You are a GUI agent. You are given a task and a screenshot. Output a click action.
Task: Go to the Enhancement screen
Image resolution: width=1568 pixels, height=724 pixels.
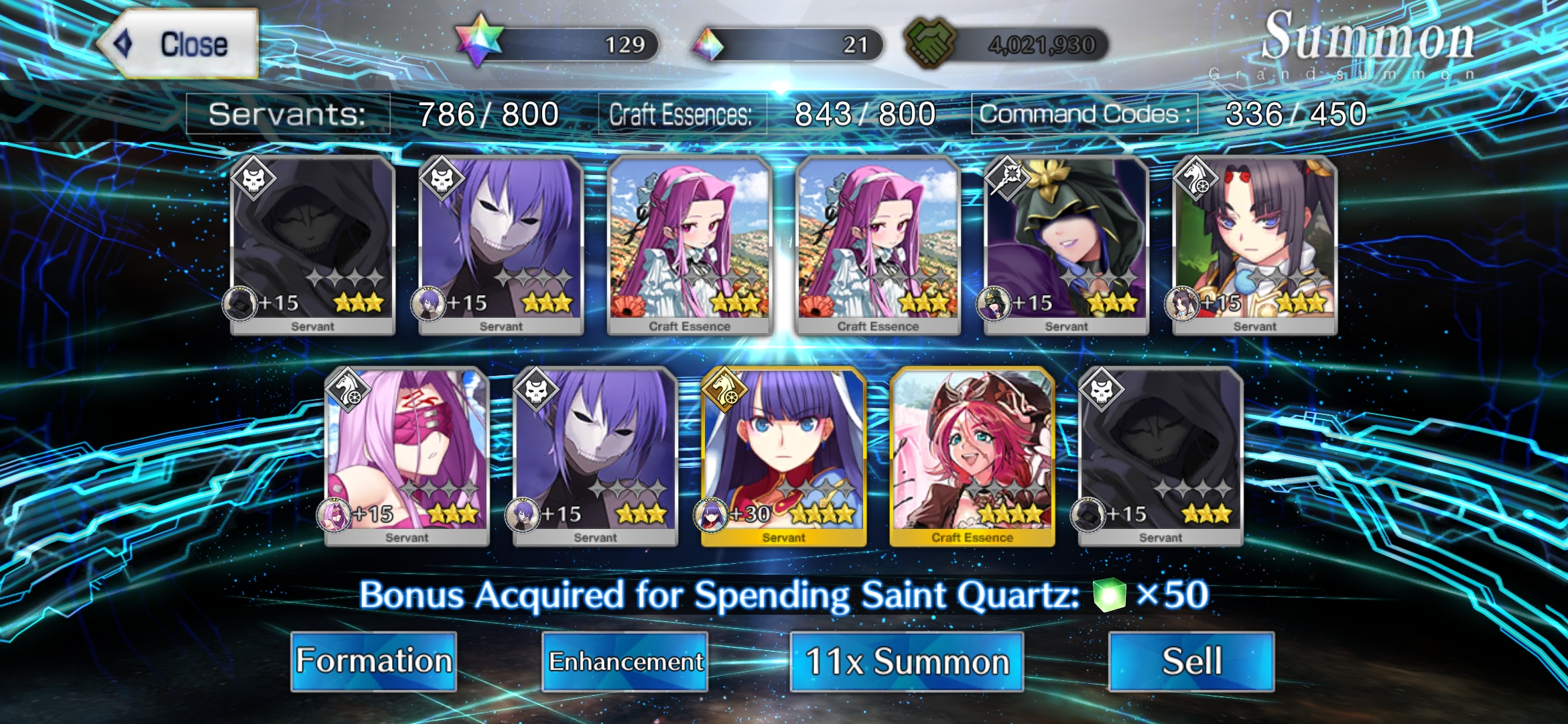pyautogui.click(x=625, y=661)
